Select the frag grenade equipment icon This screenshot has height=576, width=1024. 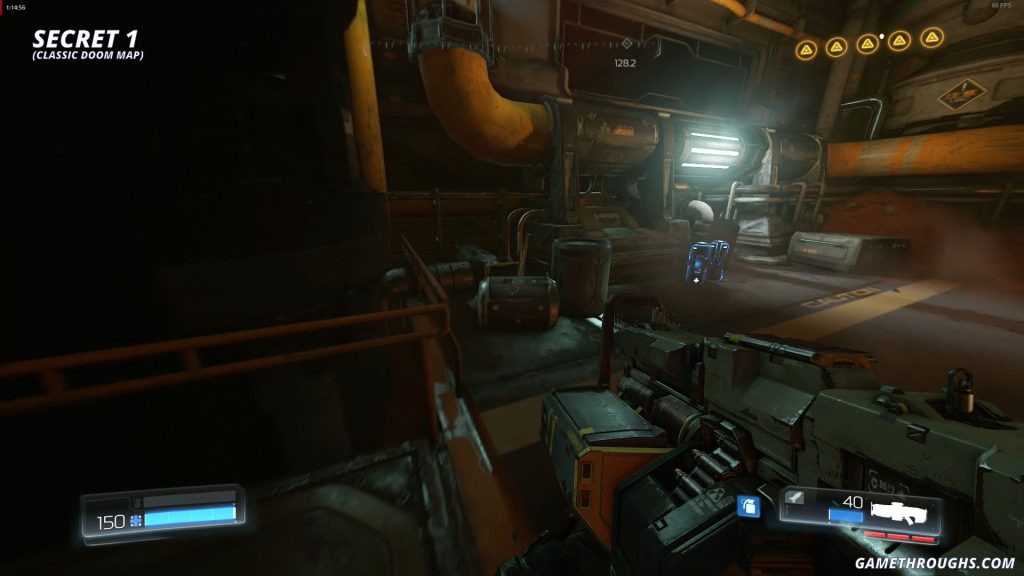[x=747, y=508]
